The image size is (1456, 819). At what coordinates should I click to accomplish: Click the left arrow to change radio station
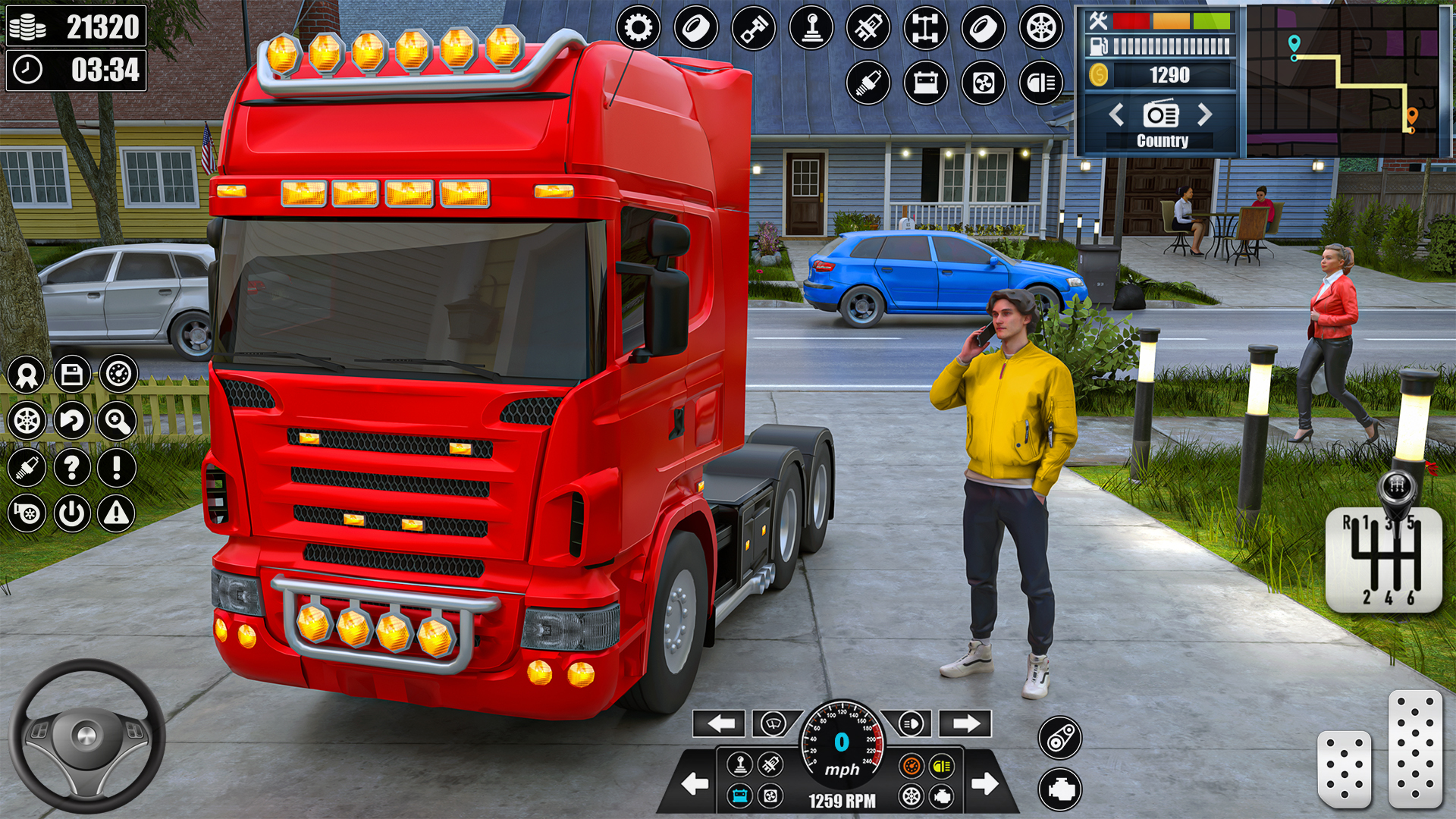pos(1116,115)
